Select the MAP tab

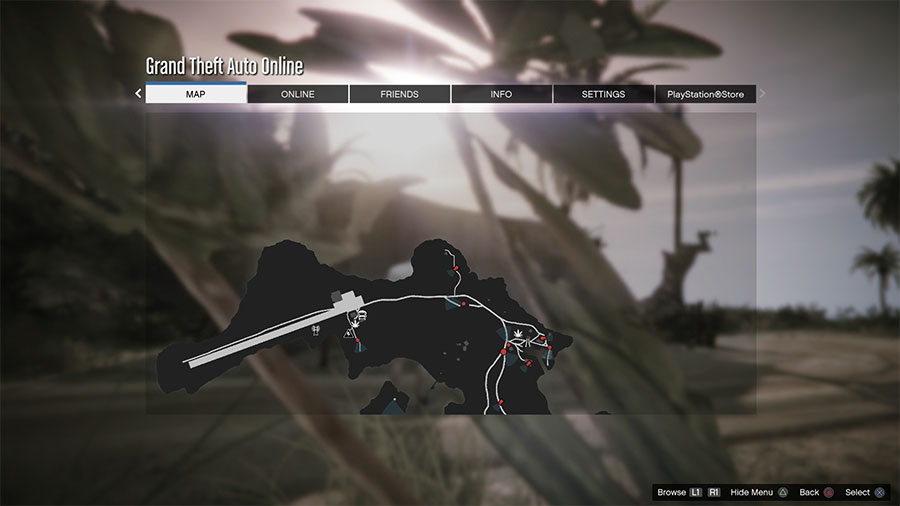[x=196, y=94]
